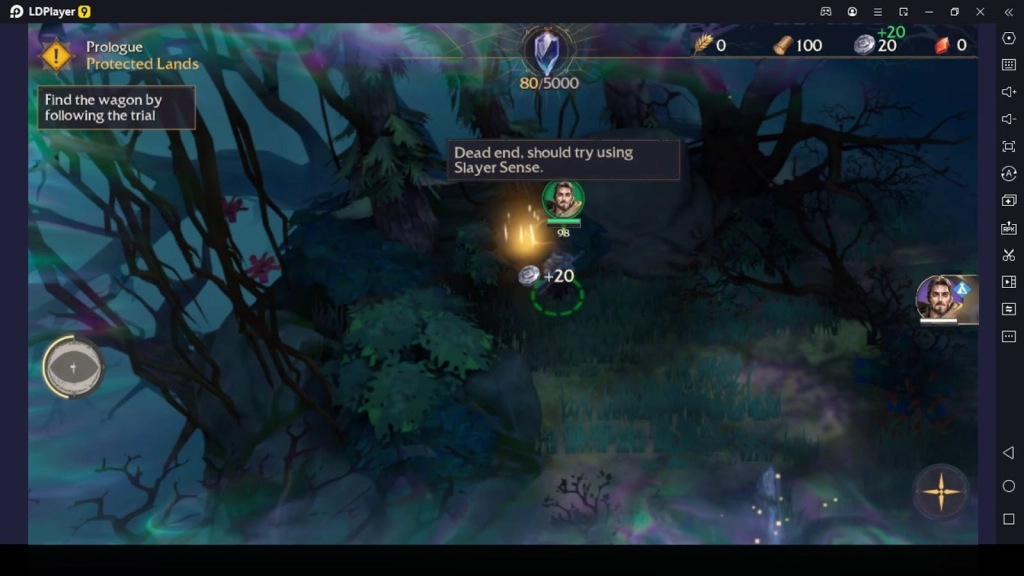Click the LDPlayer Android back triangle button
The height and width of the screenshot is (576, 1024).
1008,453
